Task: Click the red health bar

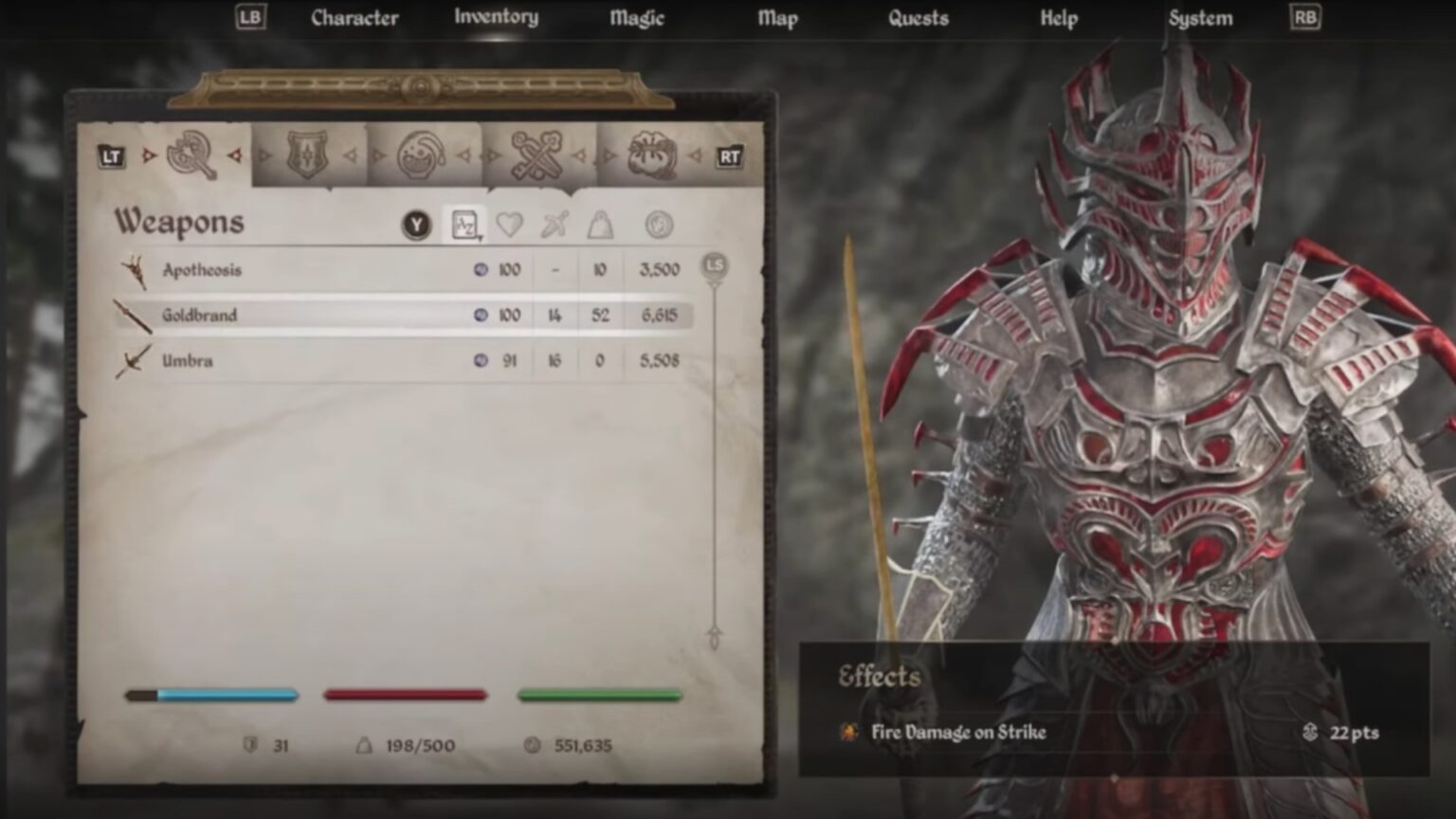Action: click(x=406, y=695)
